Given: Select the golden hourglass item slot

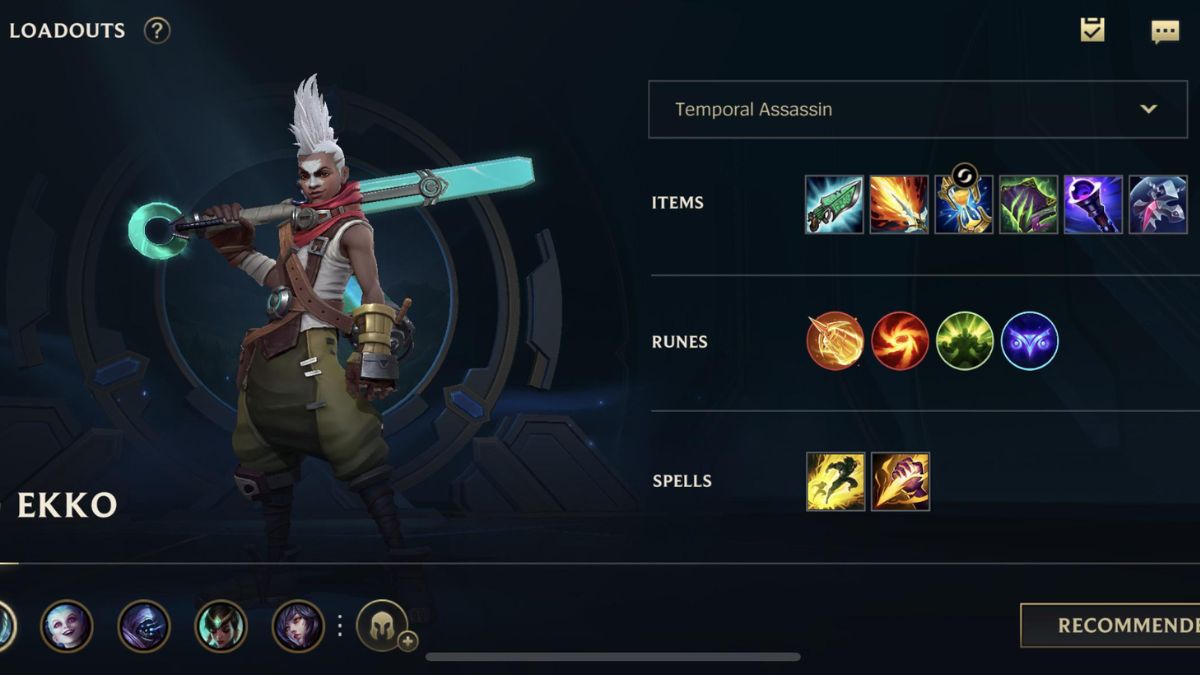Looking at the screenshot, I should tap(964, 204).
